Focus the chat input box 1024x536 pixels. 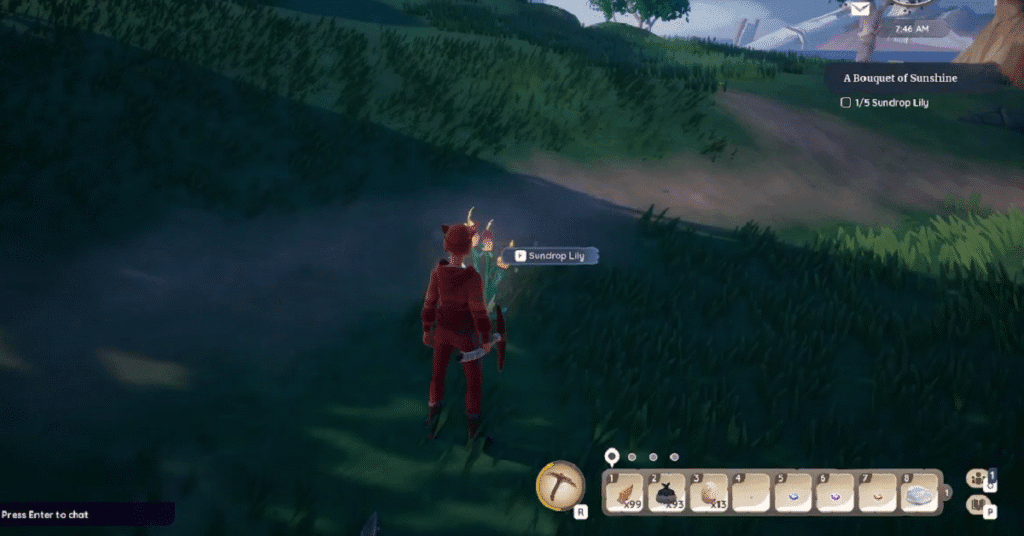[x=87, y=514]
